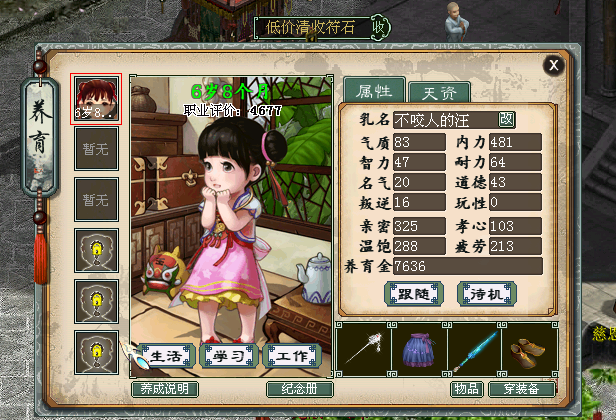
Task: Close the child-raising panel
Action: 554,65
